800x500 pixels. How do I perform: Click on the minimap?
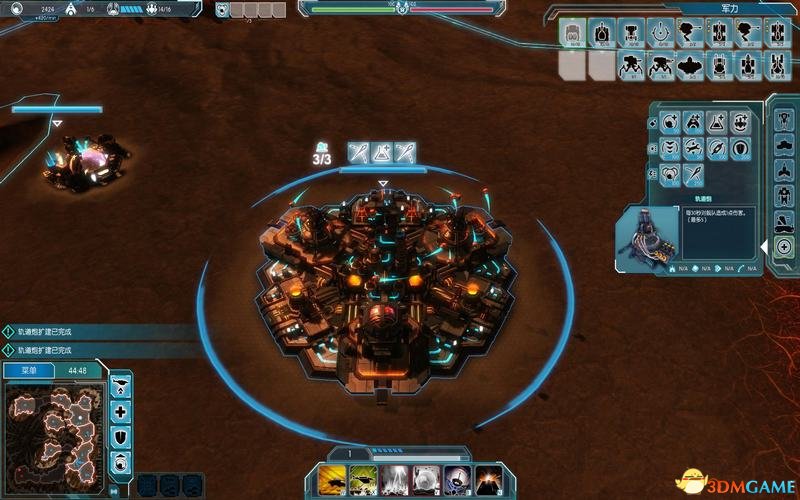[x=55, y=432]
